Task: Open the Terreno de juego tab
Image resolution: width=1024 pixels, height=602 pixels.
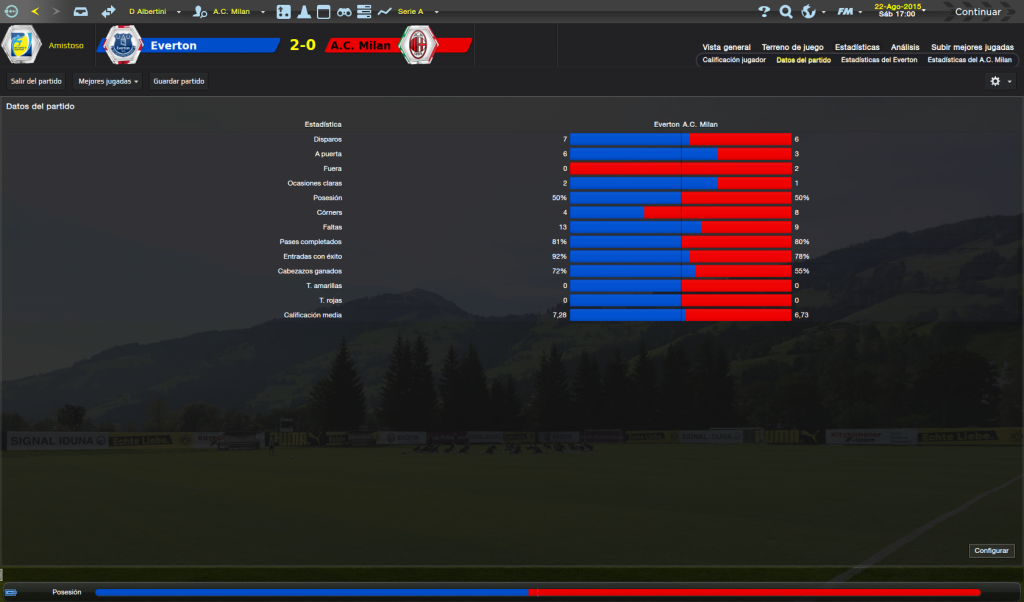Action: pyautogui.click(x=791, y=47)
